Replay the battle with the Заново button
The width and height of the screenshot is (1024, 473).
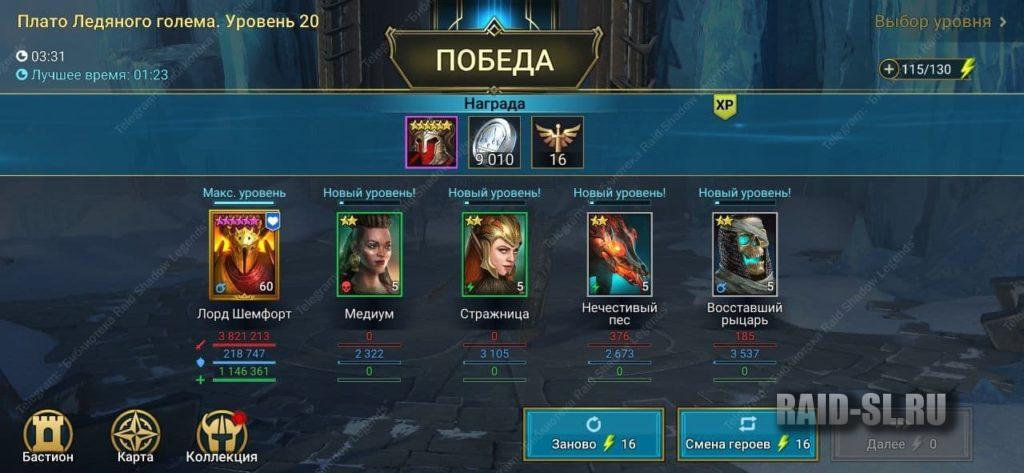[x=593, y=434]
